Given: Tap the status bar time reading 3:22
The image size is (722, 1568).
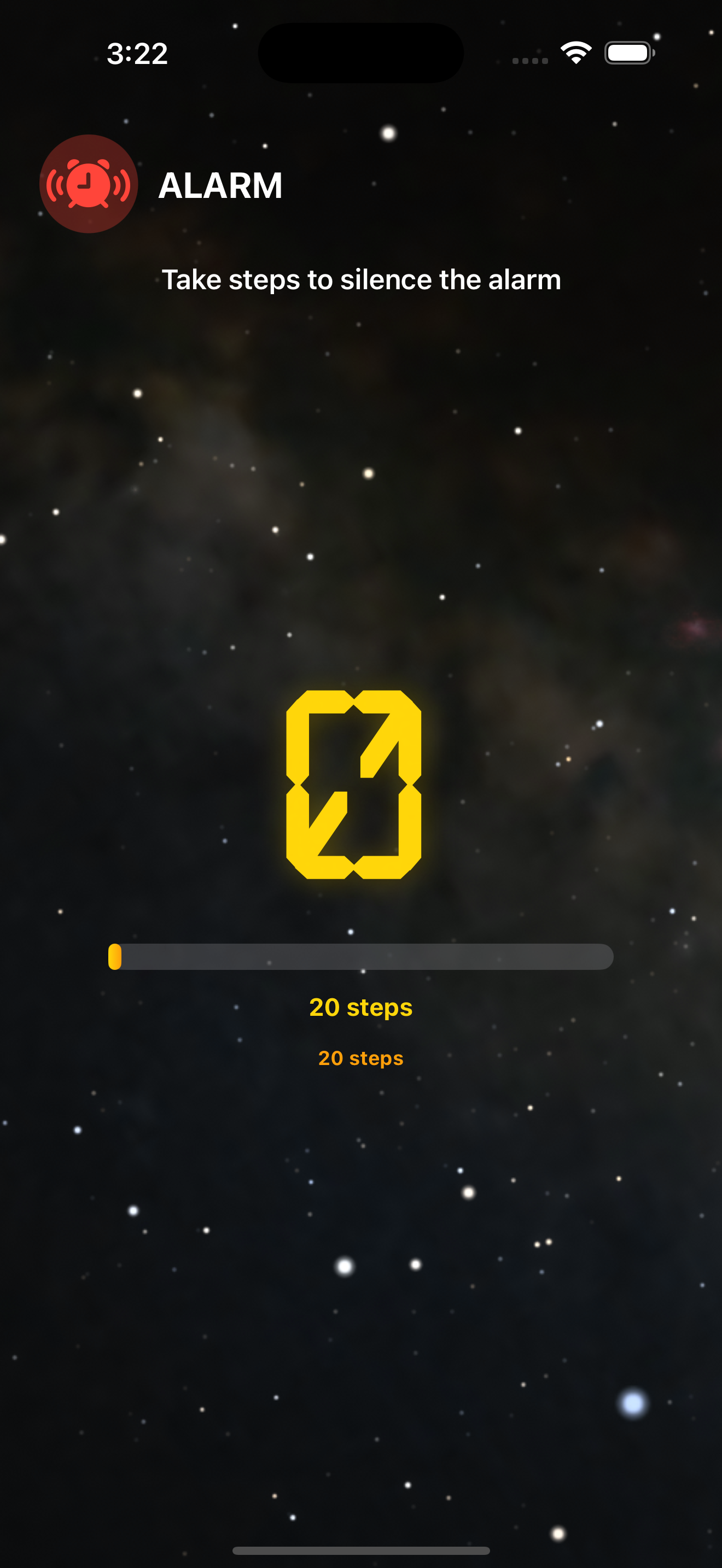Looking at the screenshot, I should coord(136,54).
